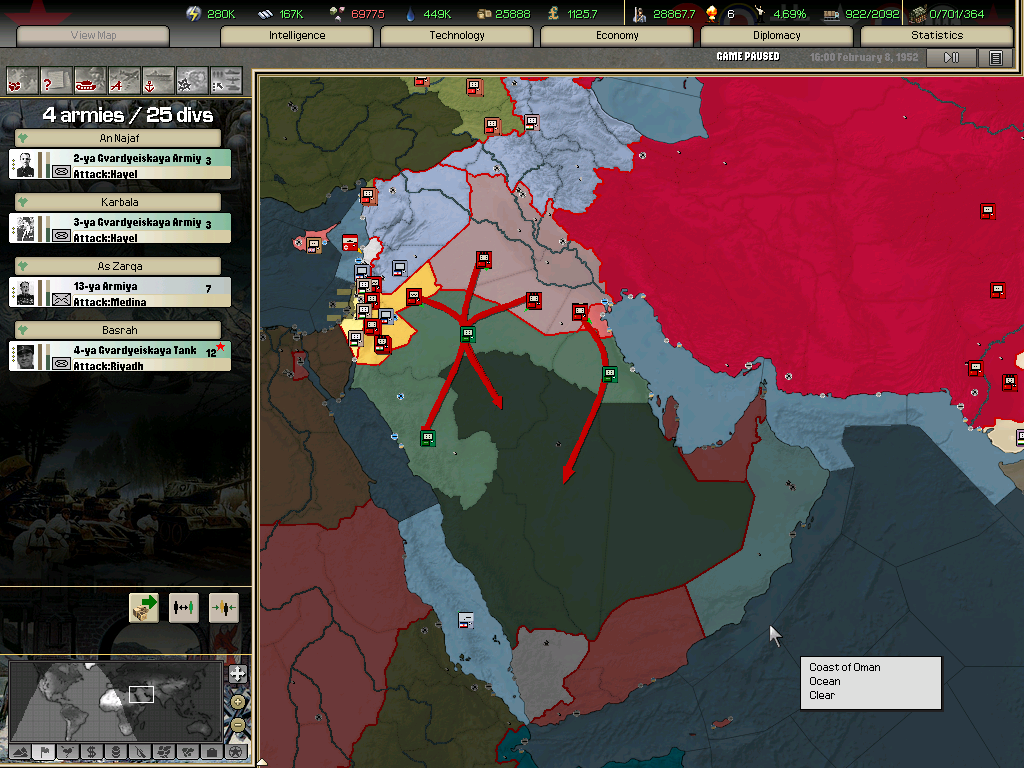1024x768 pixels.
Task: Show the Statistics tab
Action: pos(937,36)
